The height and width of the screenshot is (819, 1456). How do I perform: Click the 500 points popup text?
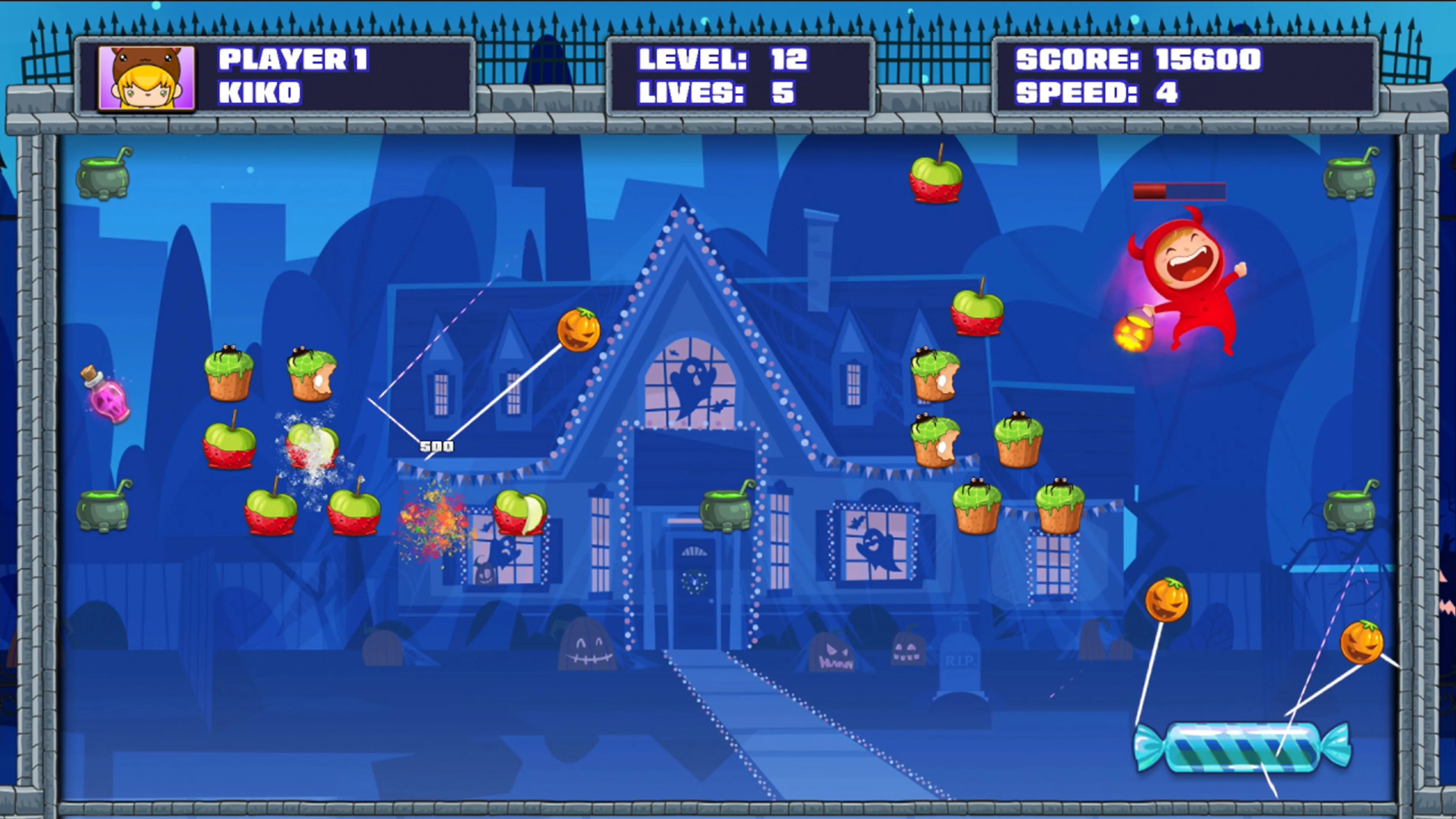pyautogui.click(x=436, y=446)
